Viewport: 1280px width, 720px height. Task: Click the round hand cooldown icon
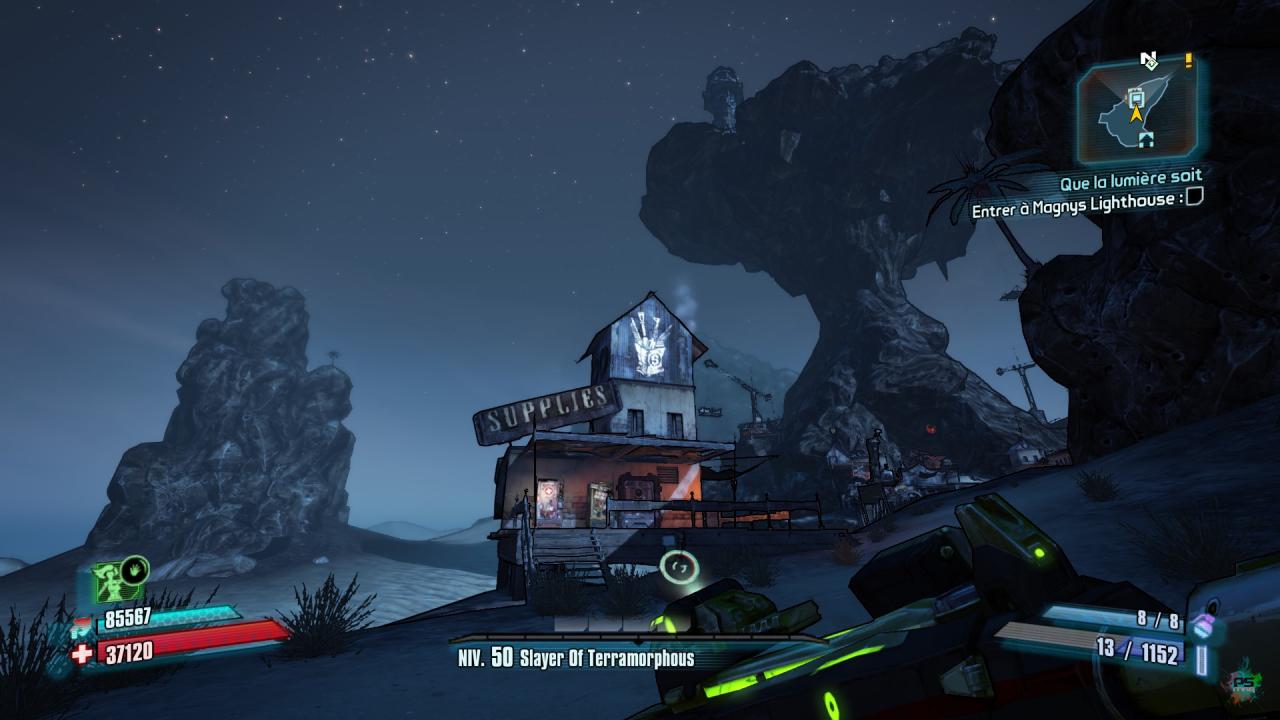(x=135, y=570)
